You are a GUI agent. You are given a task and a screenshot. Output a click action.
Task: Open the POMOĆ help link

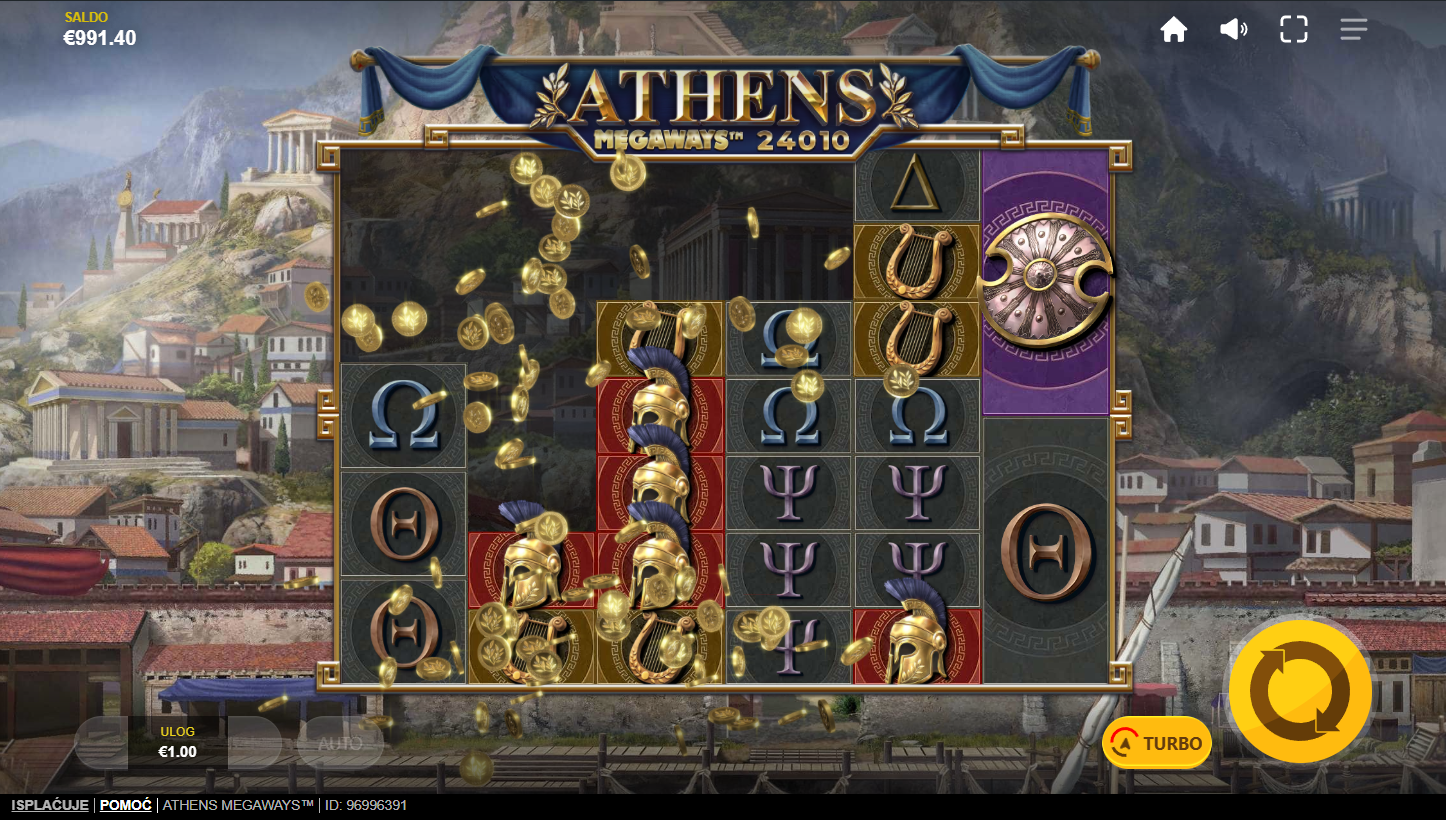(125, 805)
